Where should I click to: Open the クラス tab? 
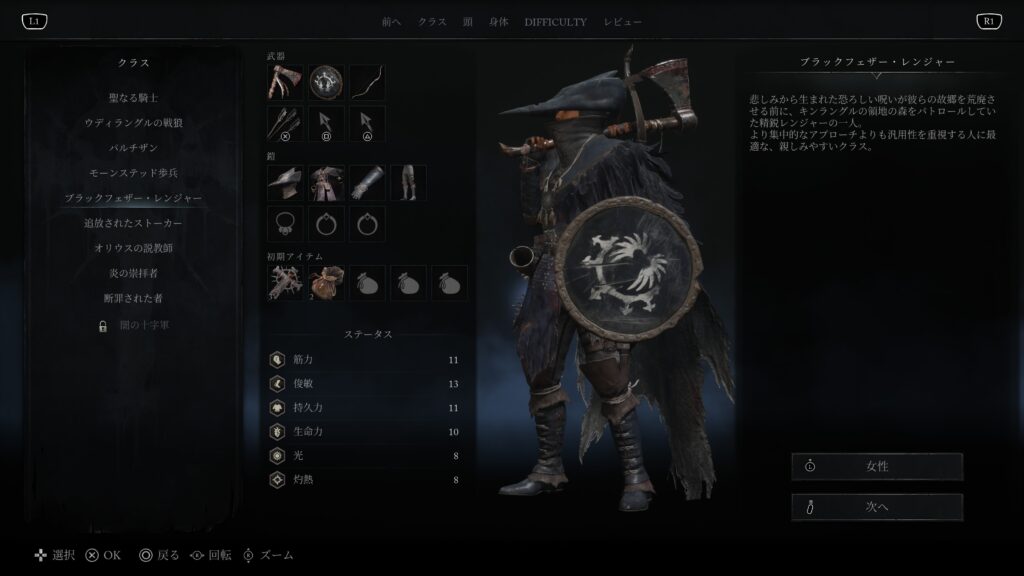coord(432,22)
